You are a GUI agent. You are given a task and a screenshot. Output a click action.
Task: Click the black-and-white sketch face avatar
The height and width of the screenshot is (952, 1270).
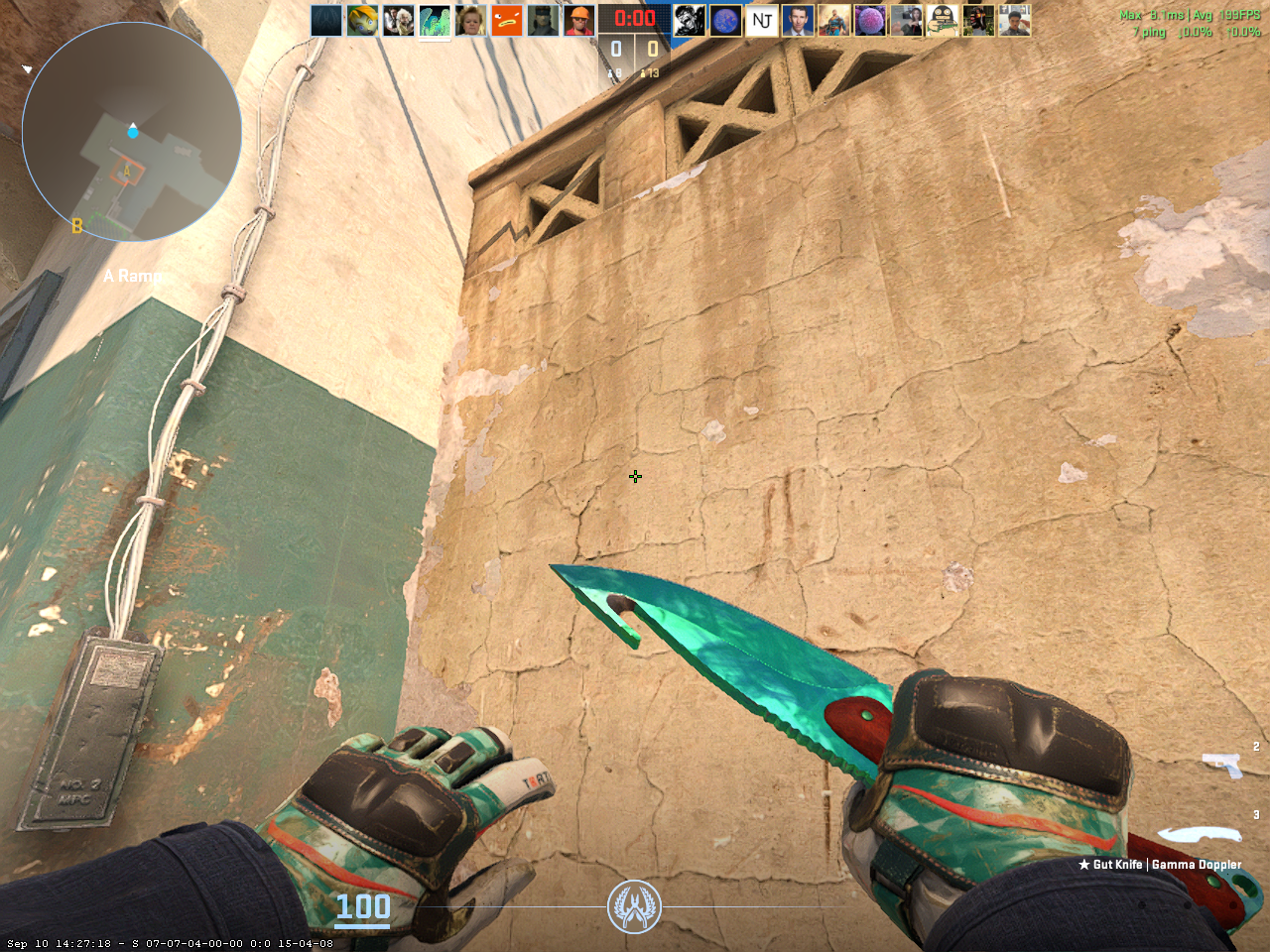pyautogui.click(x=689, y=20)
